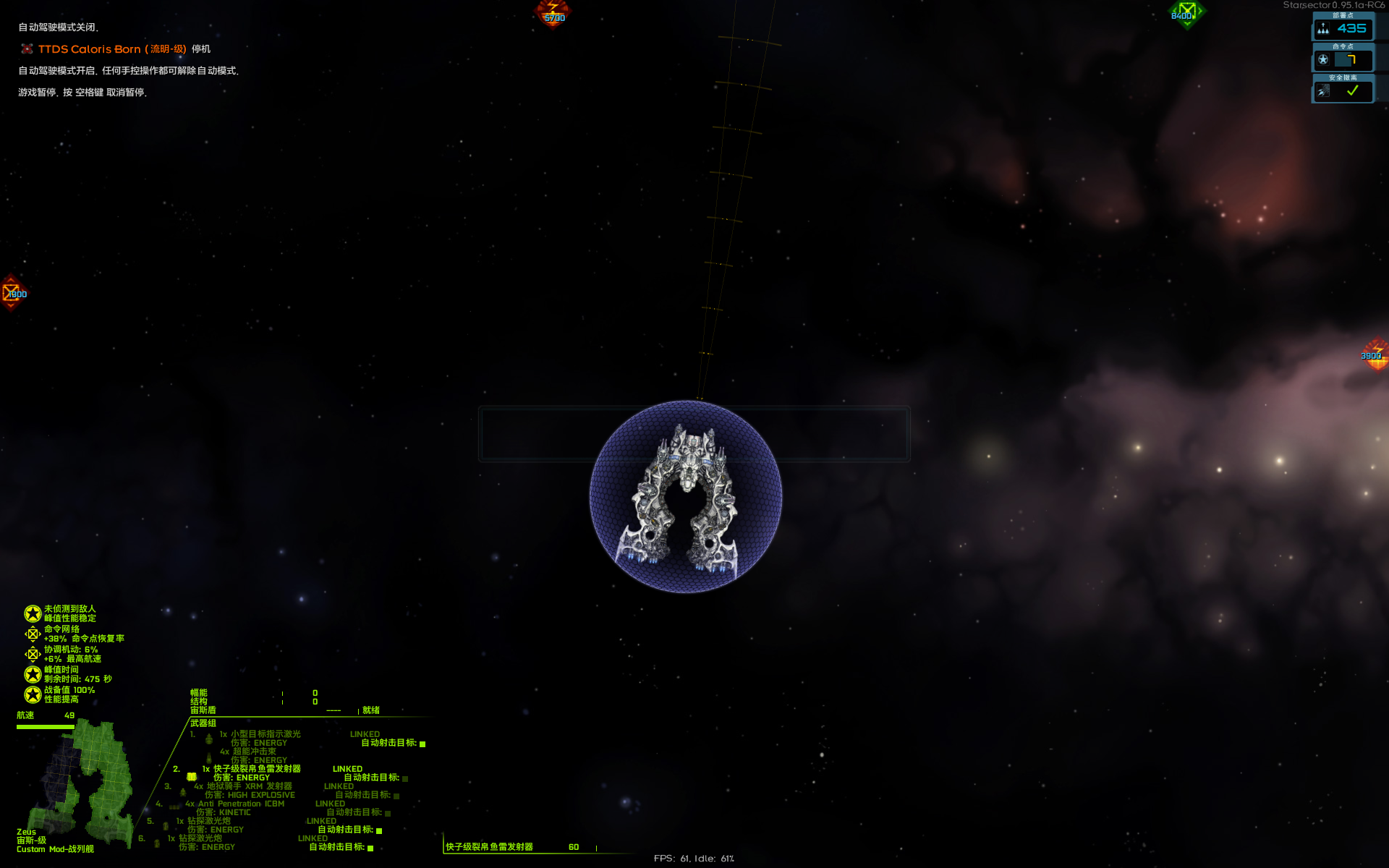
Task: Click the mining laser icon in weapon group 5
Action: pos(166,825)
